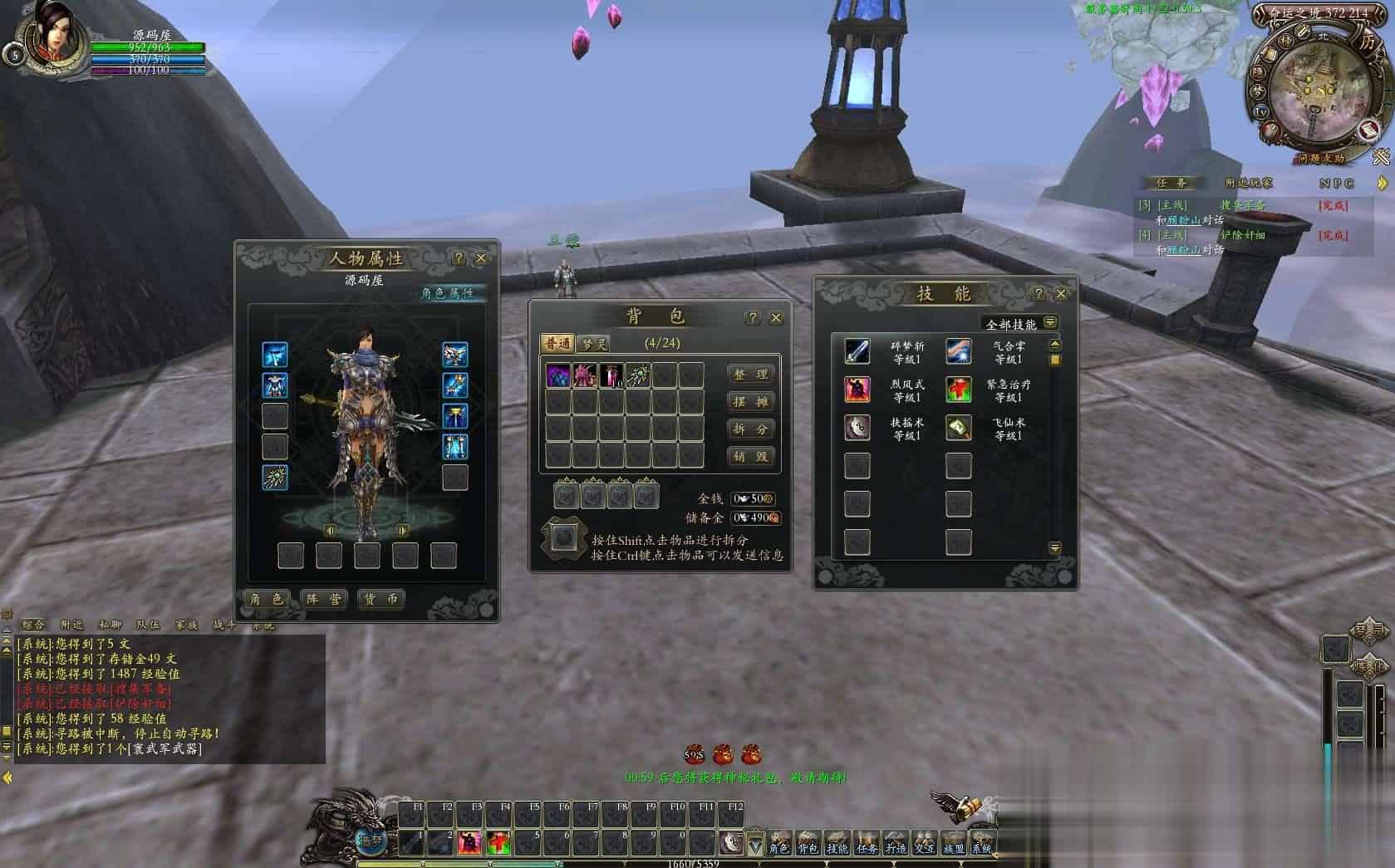Click the 历 calendar button on the minimap
The width and height of the screenshot is (1395, 868).
(1367, 42)
